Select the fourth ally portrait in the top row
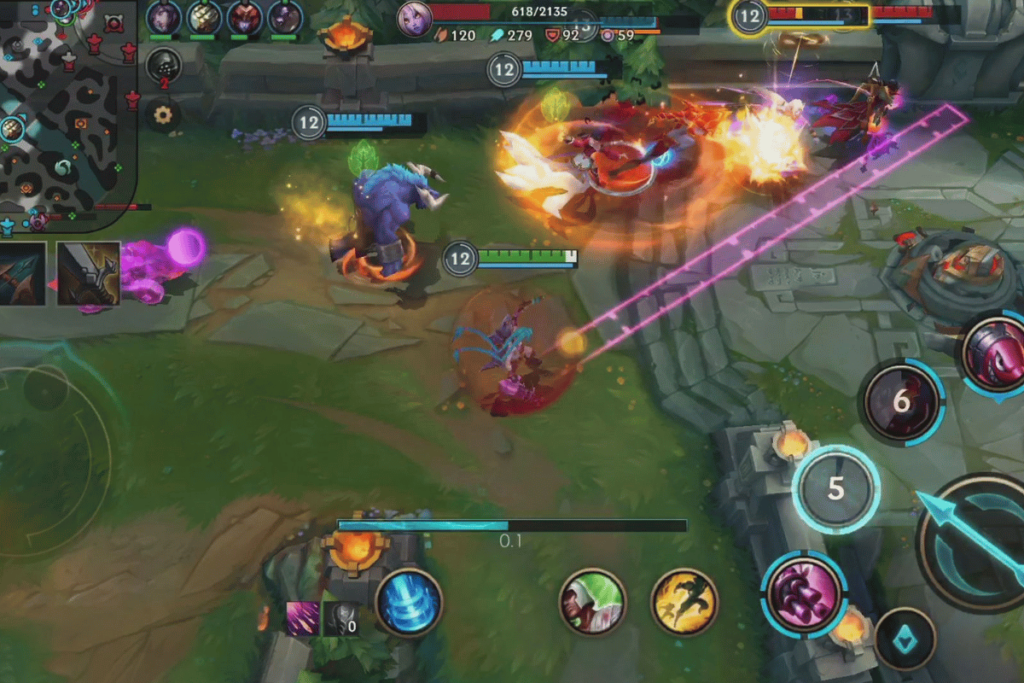Screen dimensions: 1024x683 tap(284, 18)
